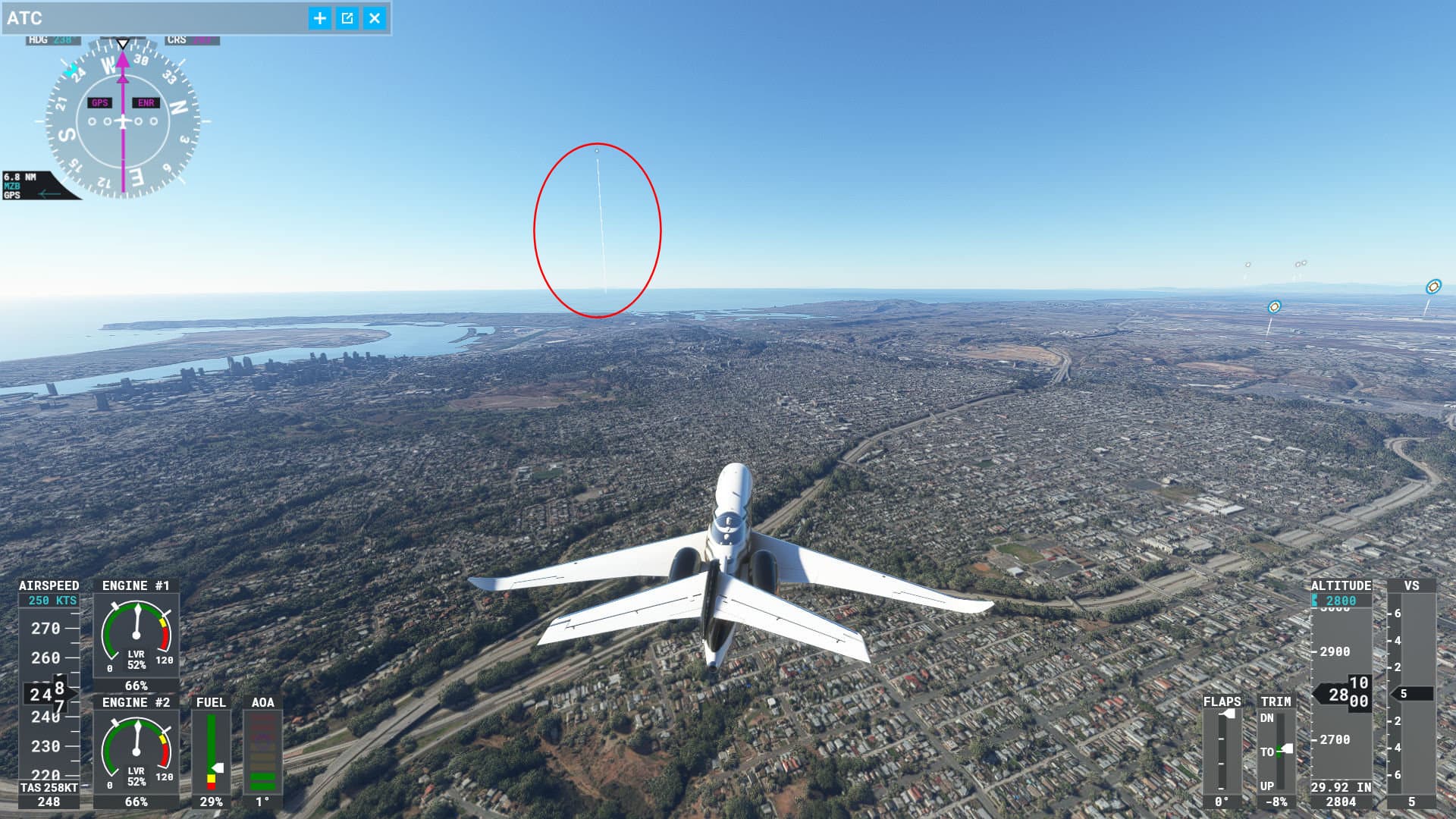This screenshot has width=1456, height=819.
Task: Click the ENR flight phase annunciator
Action: 146,101
